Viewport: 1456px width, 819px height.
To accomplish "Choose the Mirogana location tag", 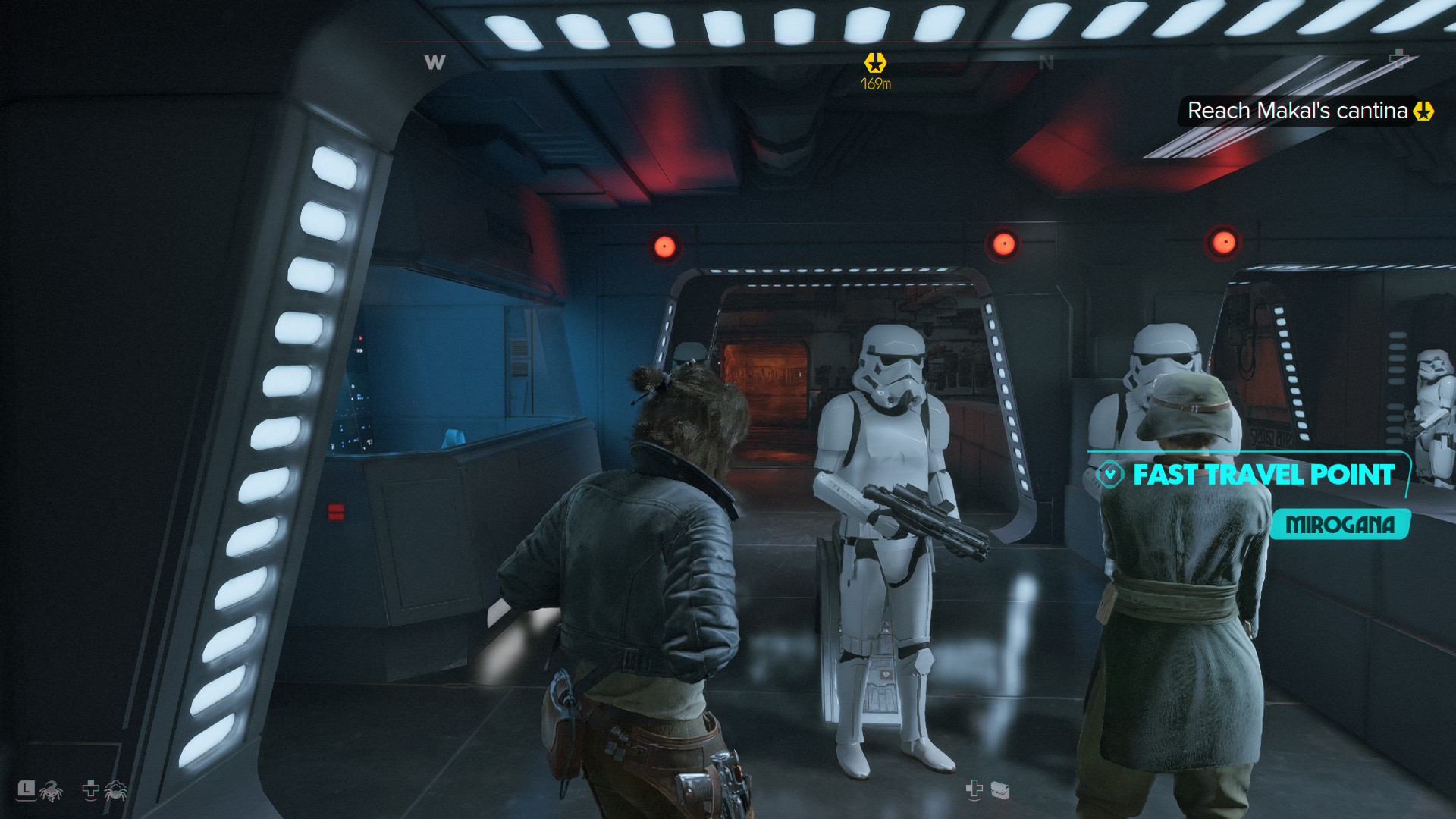I will point(1340,525).
